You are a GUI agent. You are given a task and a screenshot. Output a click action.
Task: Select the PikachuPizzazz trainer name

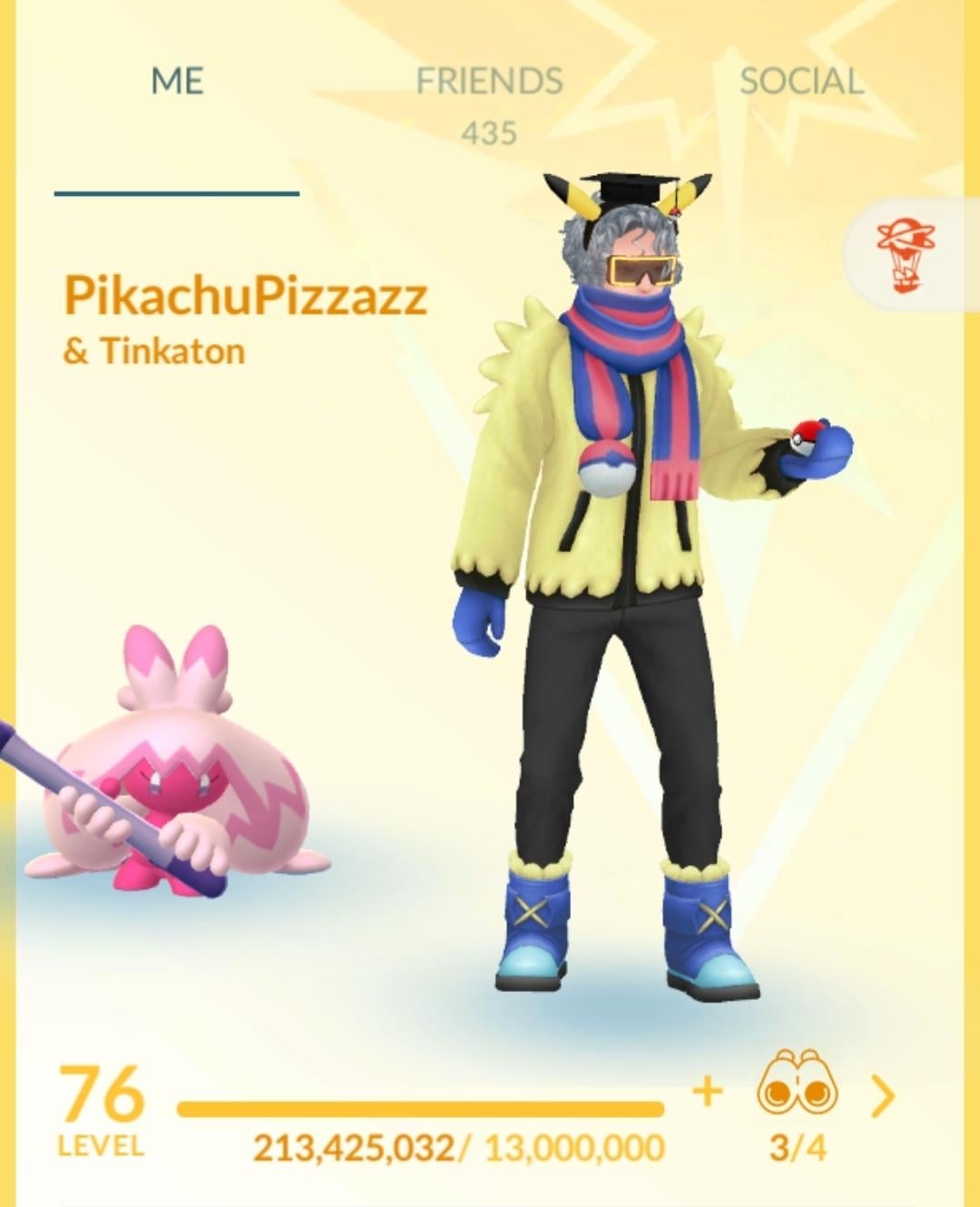coord(245,295)
